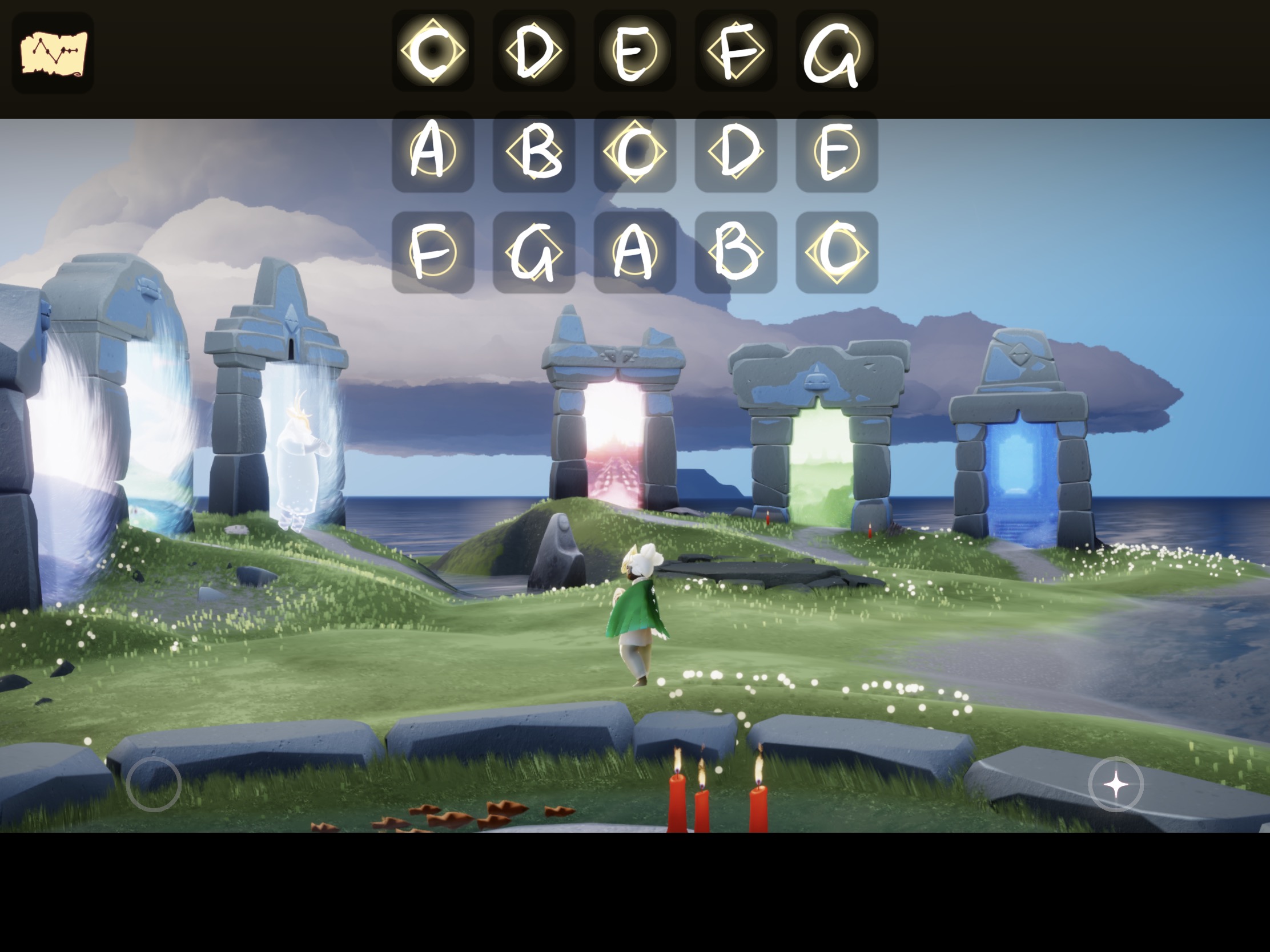The width and height of the screenshot is (1270, 952).
Task: Hit the low-octave F note key
Action: click(x=736, y=50)
